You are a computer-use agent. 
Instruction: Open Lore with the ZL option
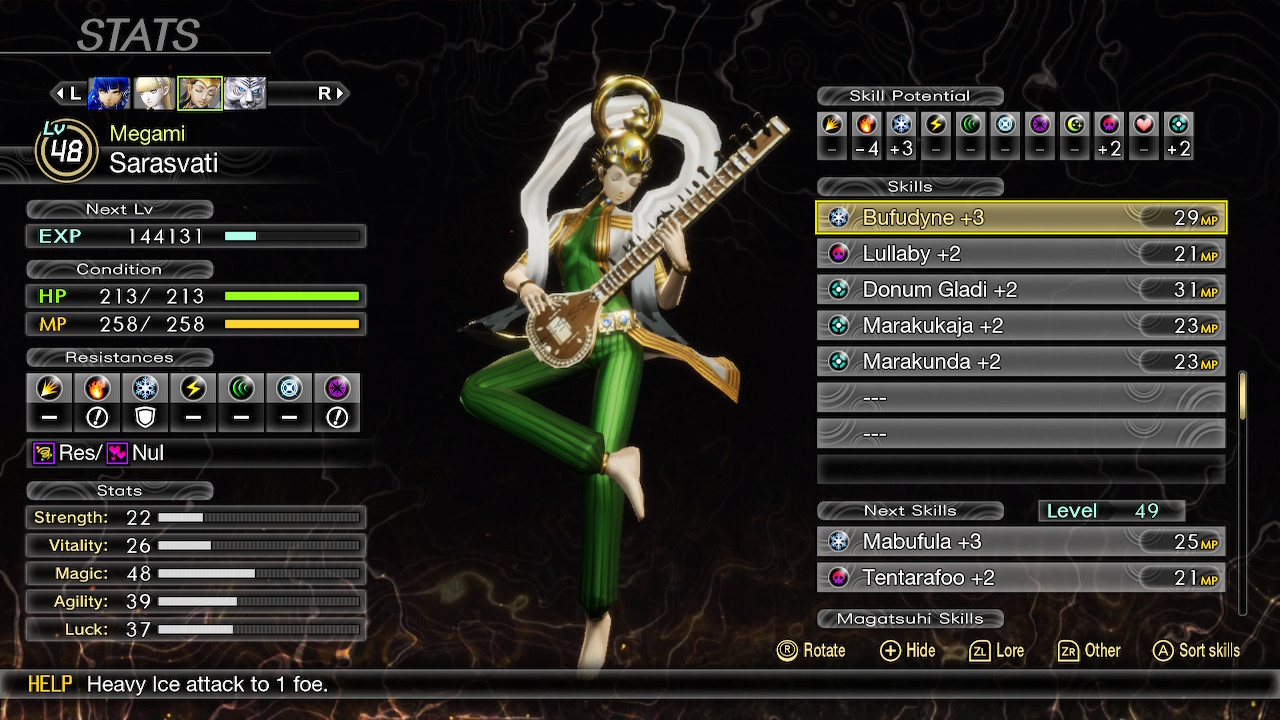click(x=997, y=651)
